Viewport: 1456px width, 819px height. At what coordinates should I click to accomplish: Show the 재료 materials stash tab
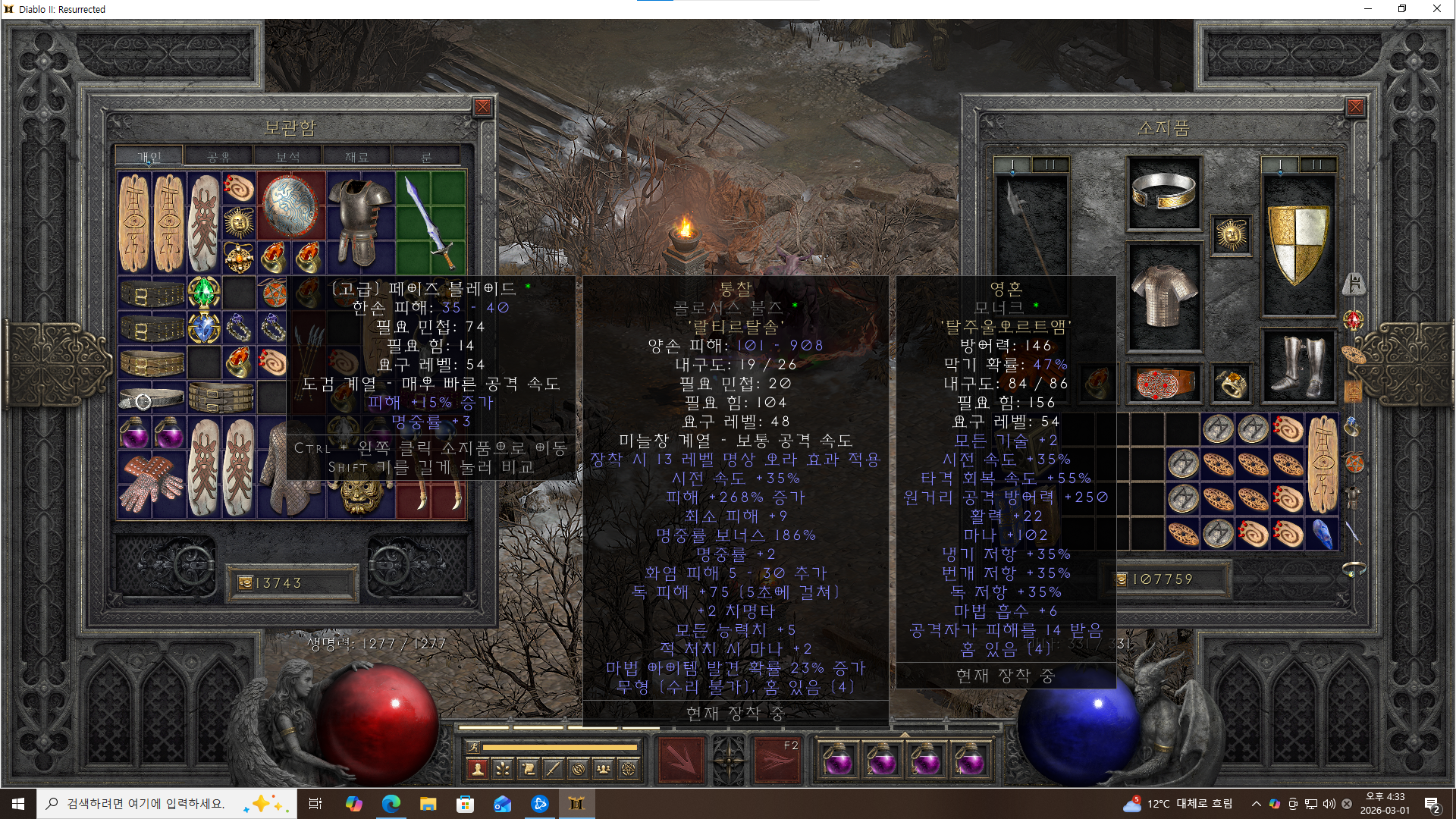356,157
